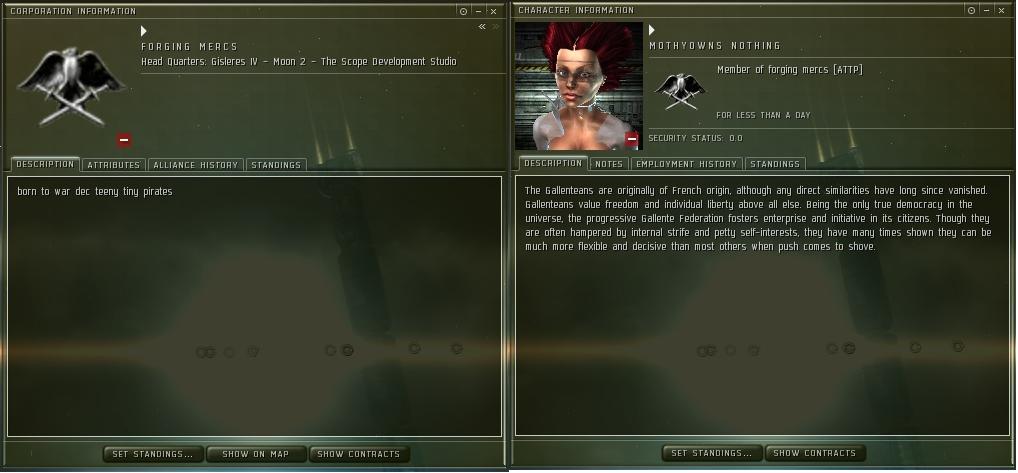Click the red-haired character portrait

point(578,86)
